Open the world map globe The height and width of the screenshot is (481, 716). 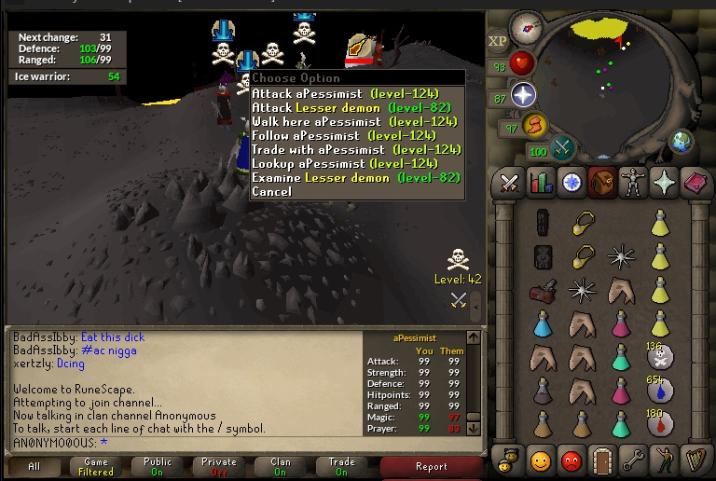point(683,140)
